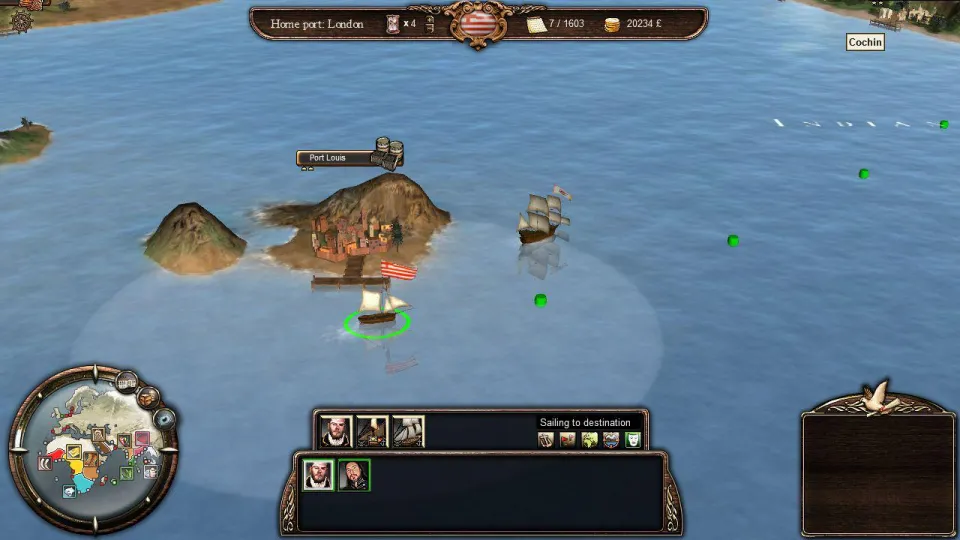Click the hourglass game speed icon
Viewport: 960px width, 540px height.
tap(393, 24)
